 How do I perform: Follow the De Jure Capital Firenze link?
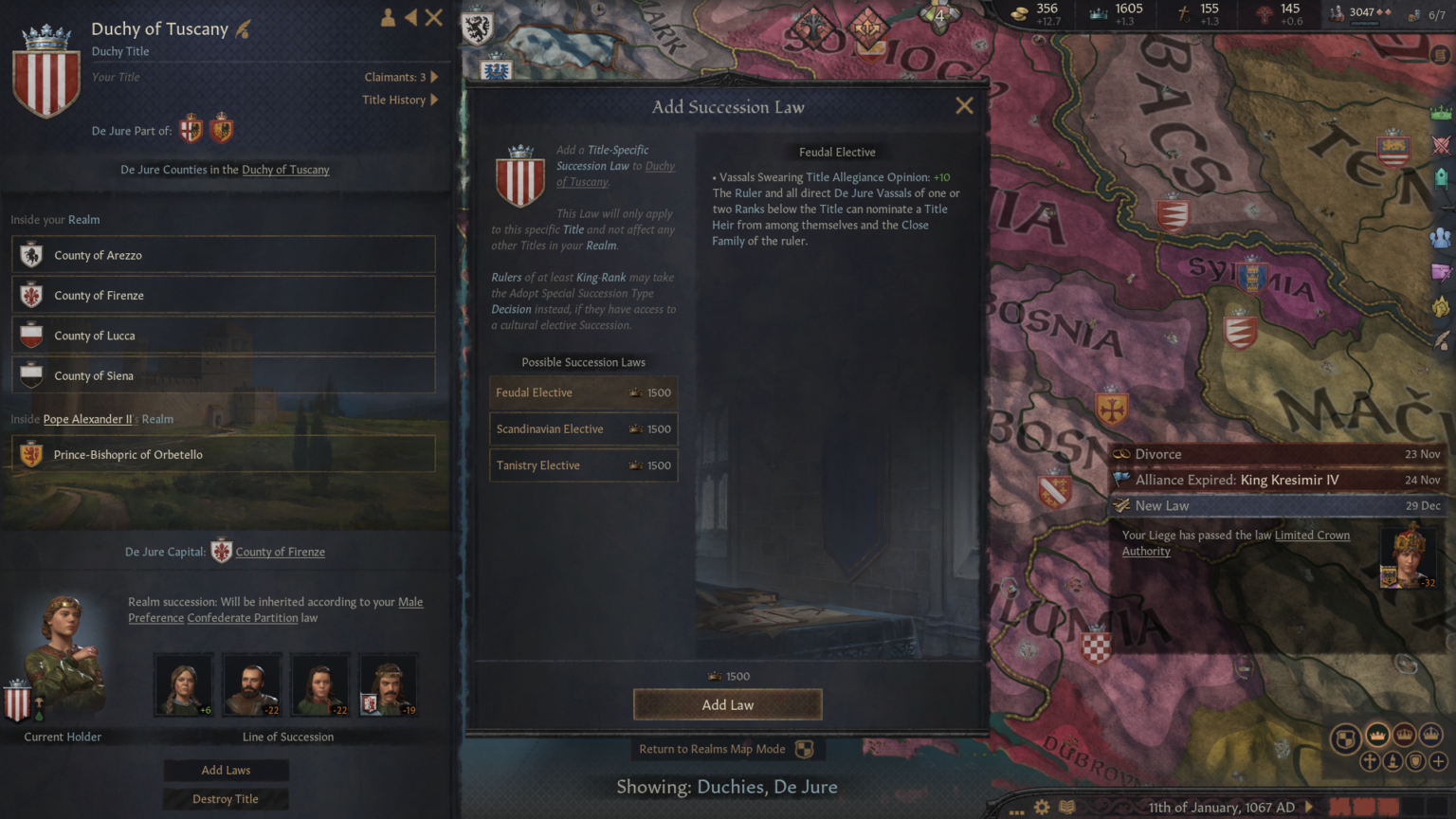click(x=280, y=552)
